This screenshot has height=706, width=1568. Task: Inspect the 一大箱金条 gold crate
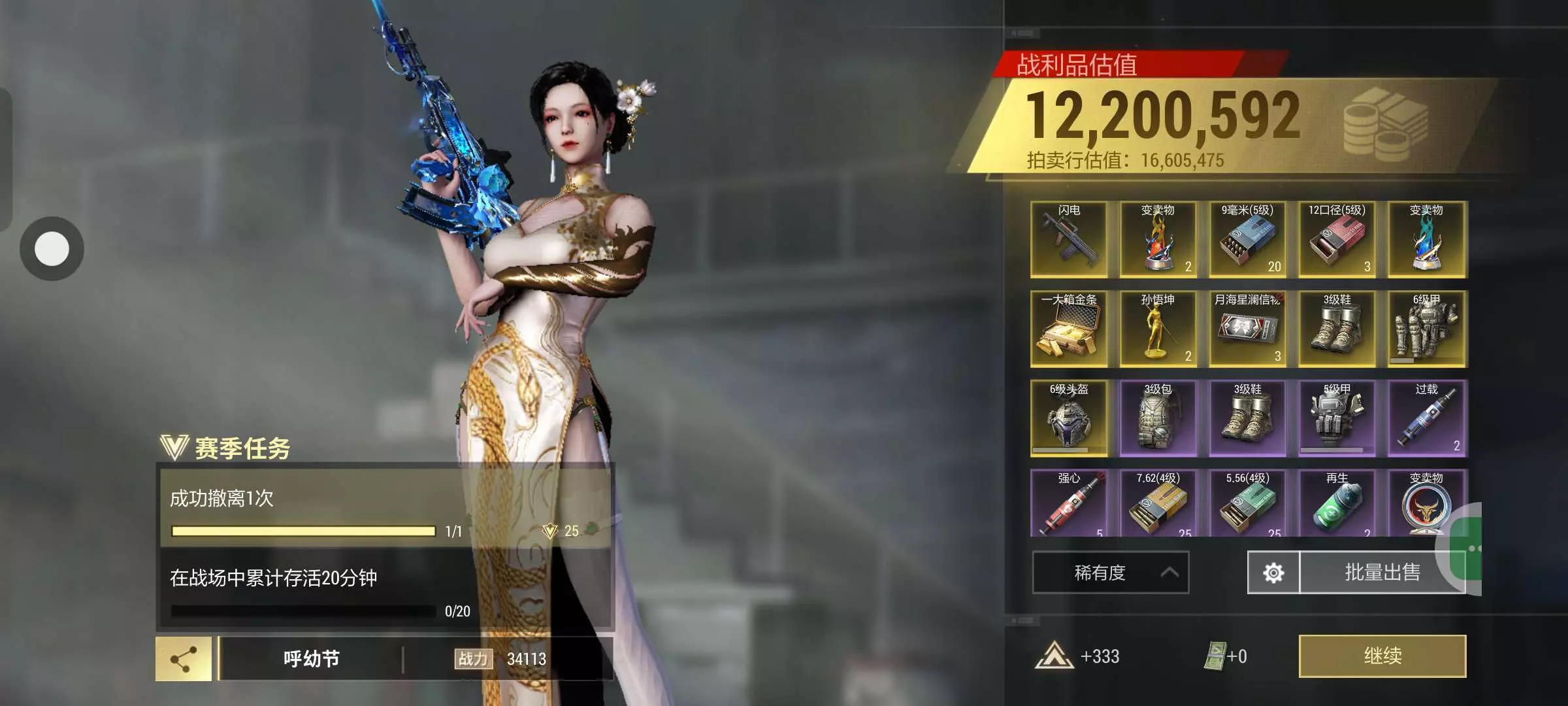pyautogui.click(x=1069, y=329)
